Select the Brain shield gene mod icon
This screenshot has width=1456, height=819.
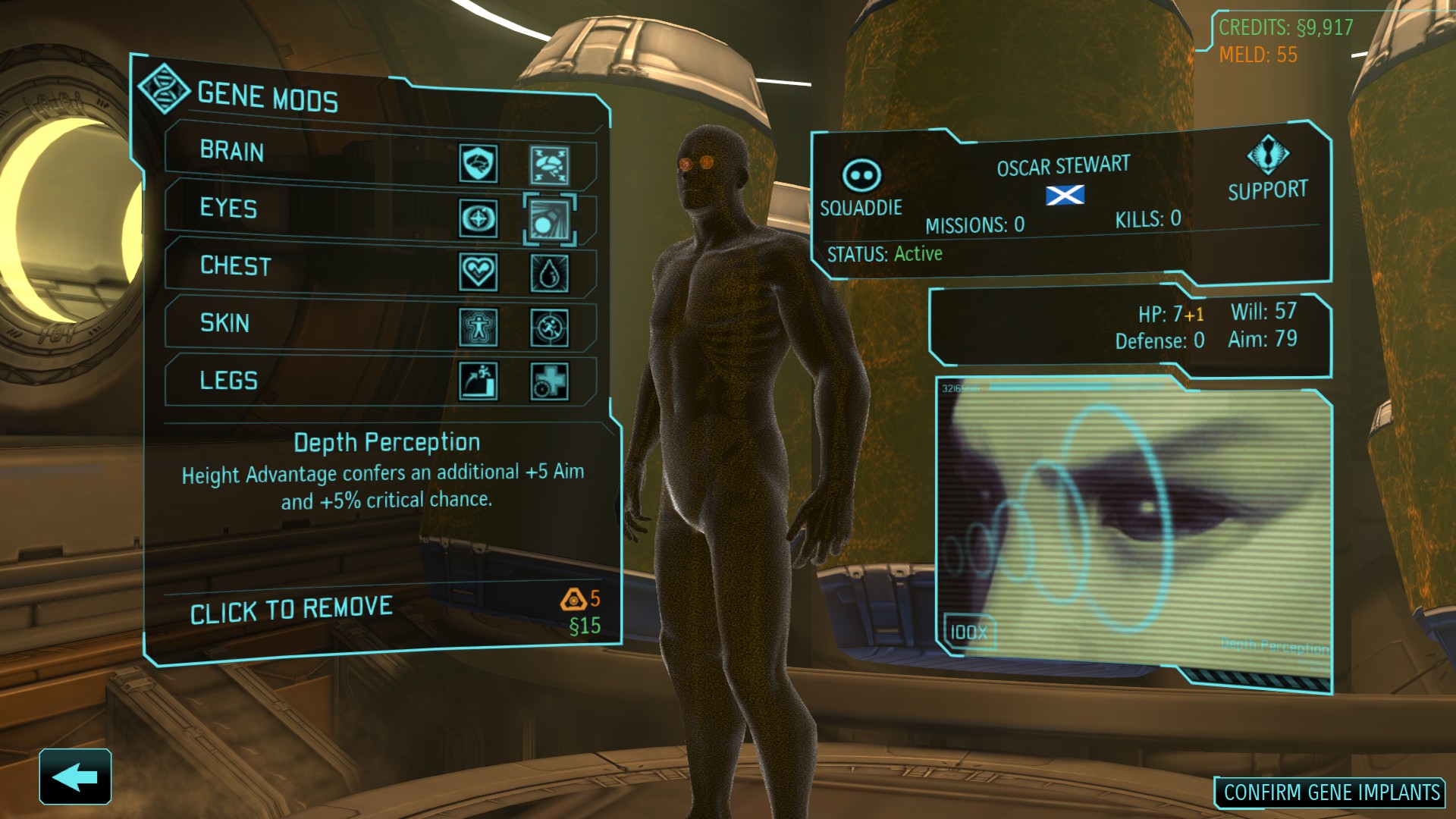point(479,163)
